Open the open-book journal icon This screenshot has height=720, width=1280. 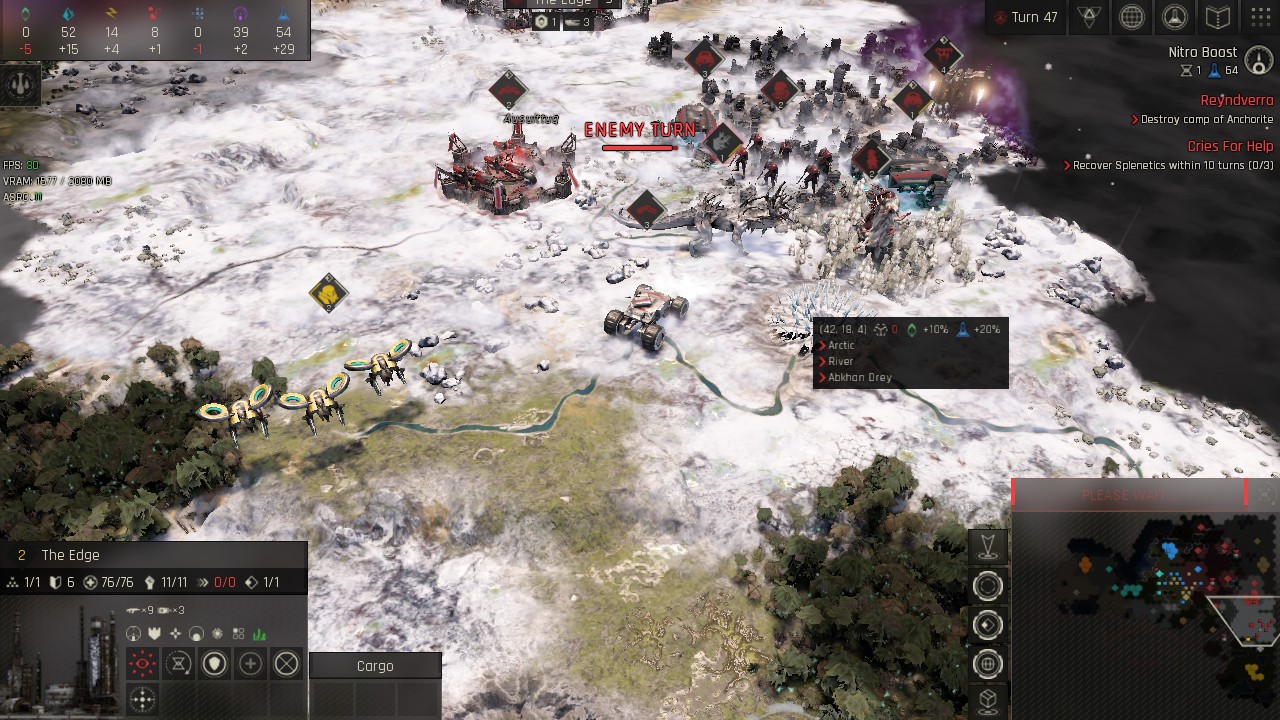pyautogui.click(x=1217, y=17)
